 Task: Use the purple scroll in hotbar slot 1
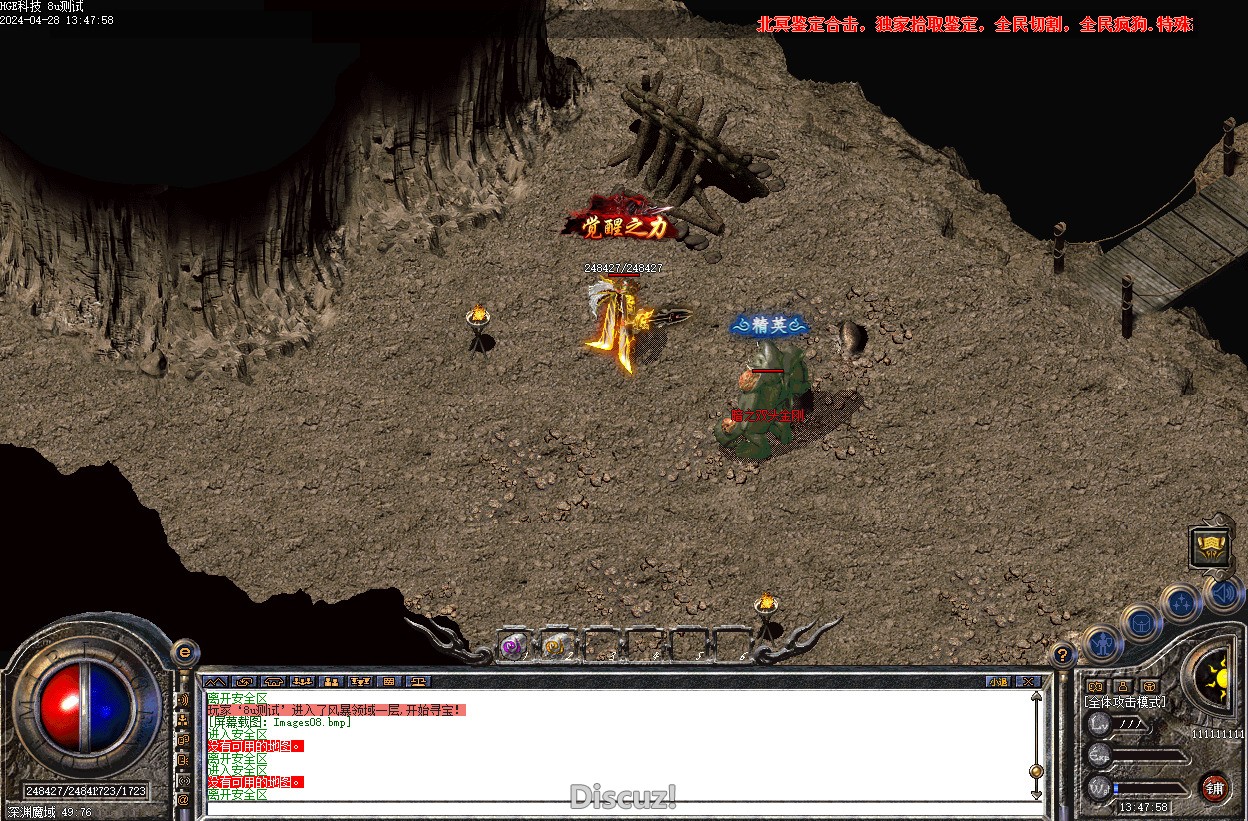[513, 647]
